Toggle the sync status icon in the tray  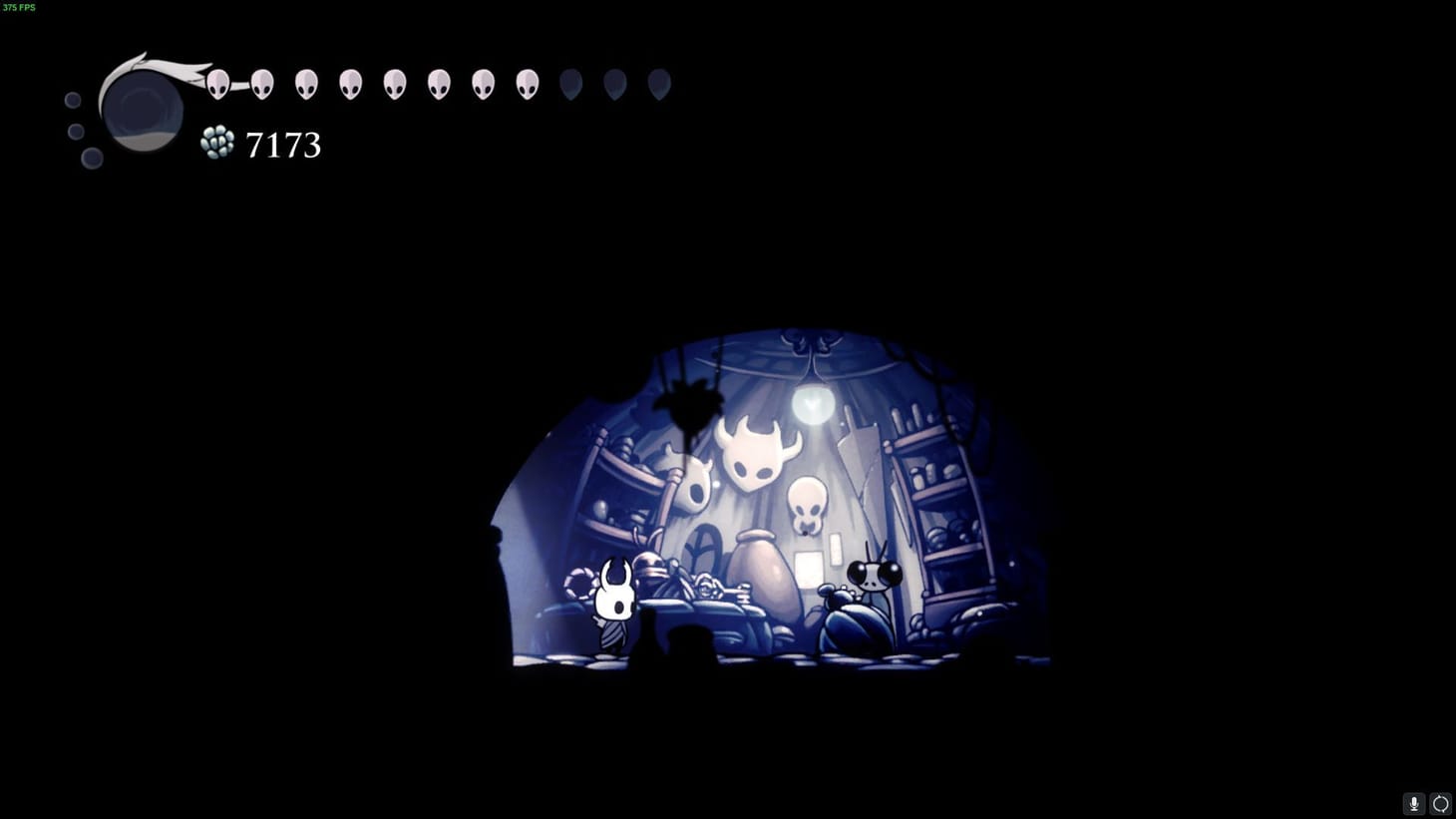[1440, 803]
